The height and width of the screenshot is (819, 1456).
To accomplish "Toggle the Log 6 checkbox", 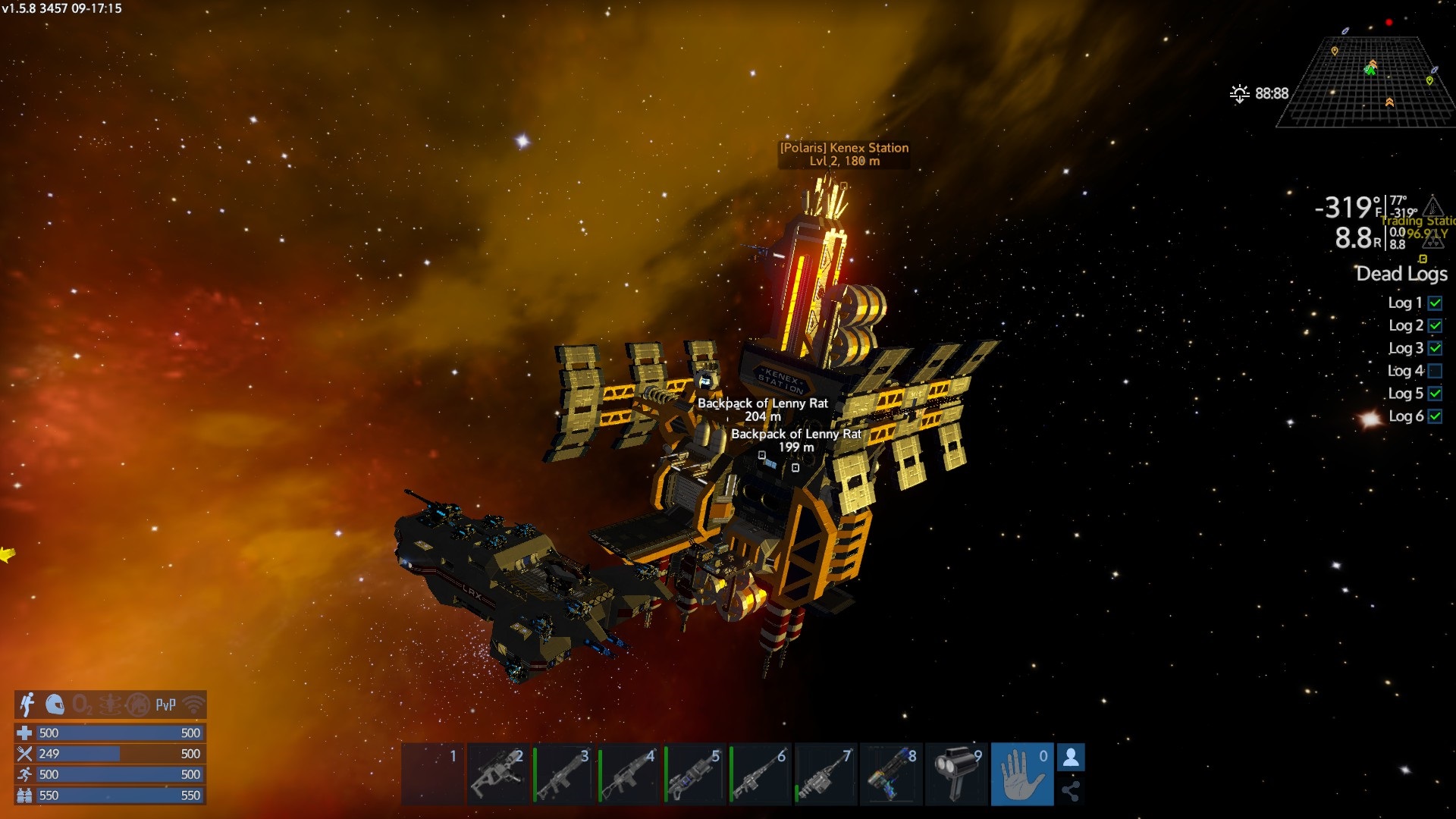I will [1435, 416].
